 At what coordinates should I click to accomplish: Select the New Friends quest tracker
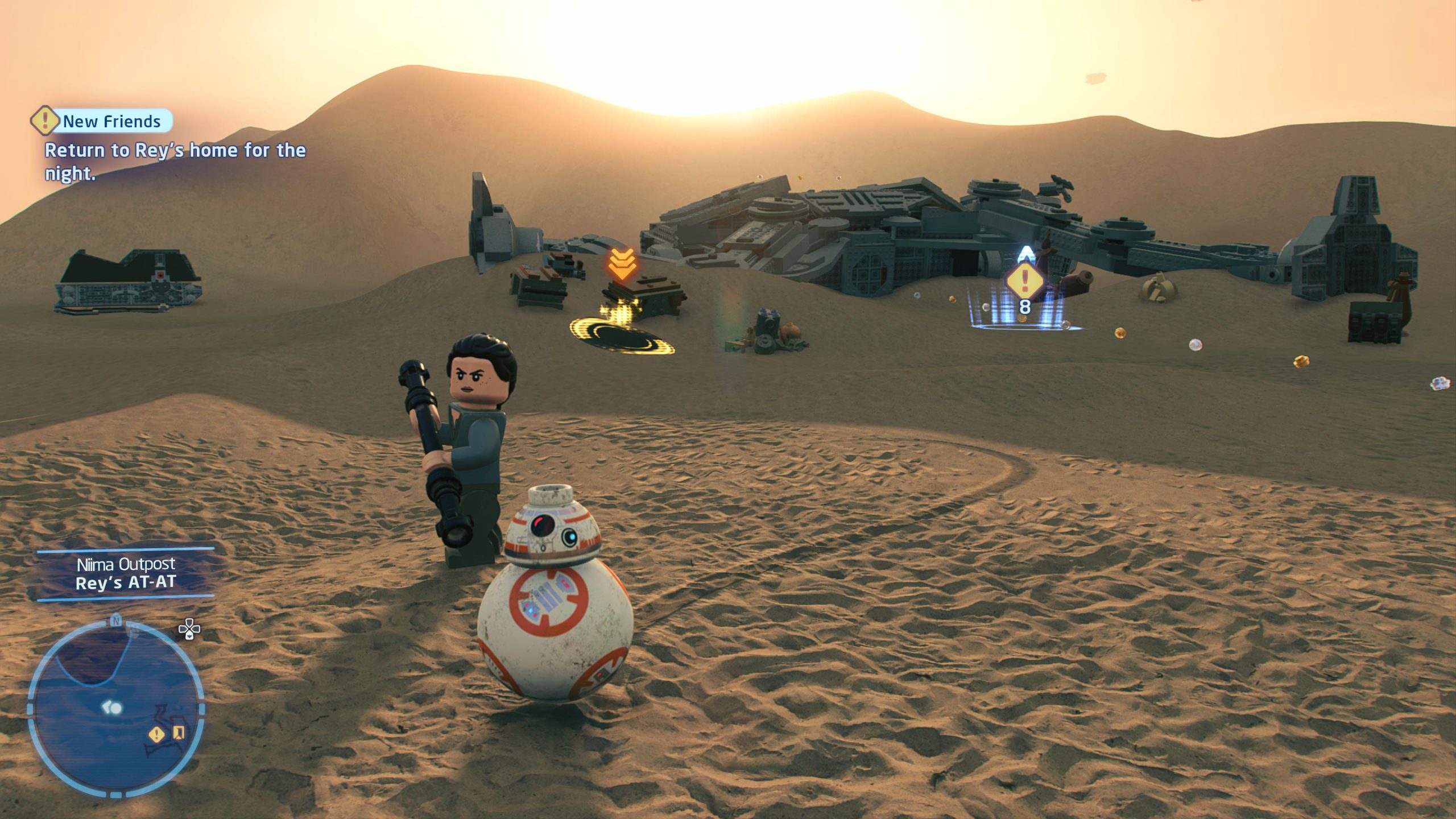[102, 121]
